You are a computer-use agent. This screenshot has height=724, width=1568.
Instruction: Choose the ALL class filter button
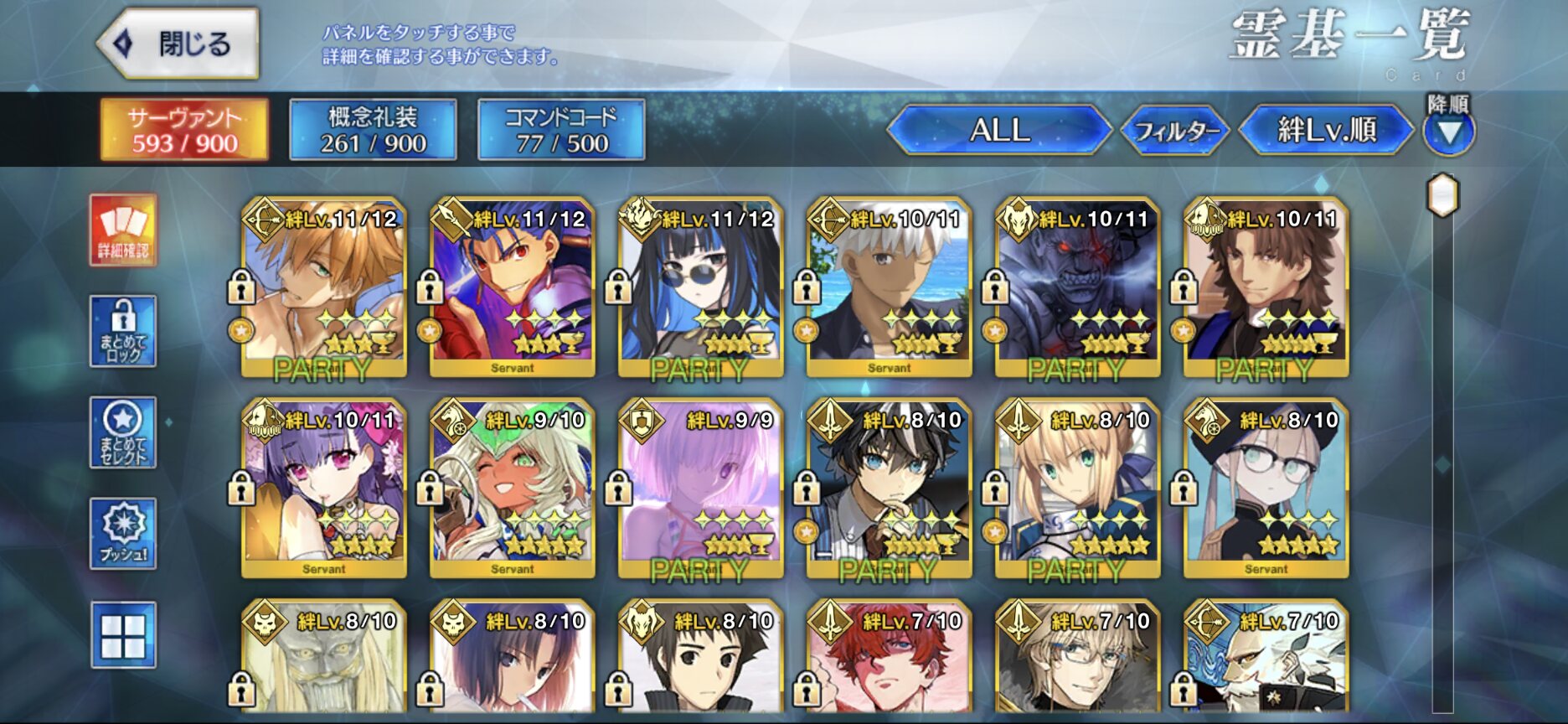(x=999, y=130)
